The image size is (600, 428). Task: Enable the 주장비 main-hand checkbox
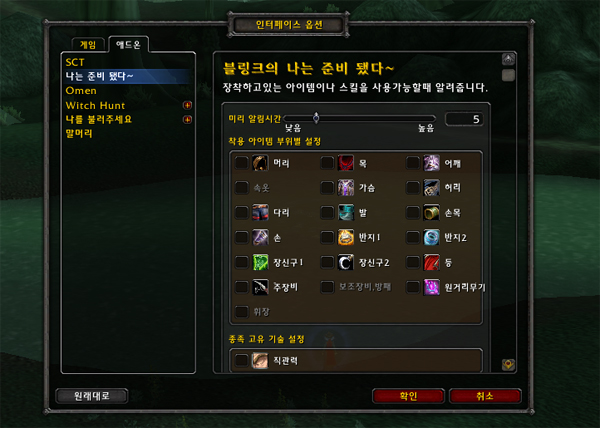pos(241,287)
